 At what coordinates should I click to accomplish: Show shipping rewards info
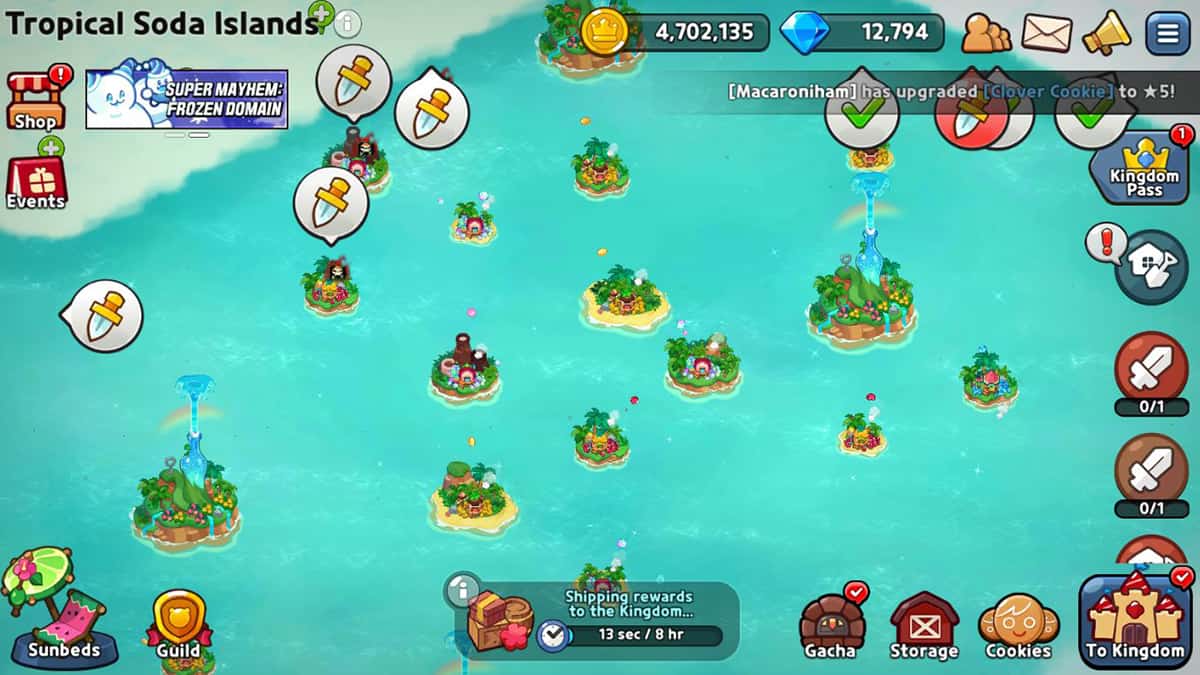pos(462,589)
